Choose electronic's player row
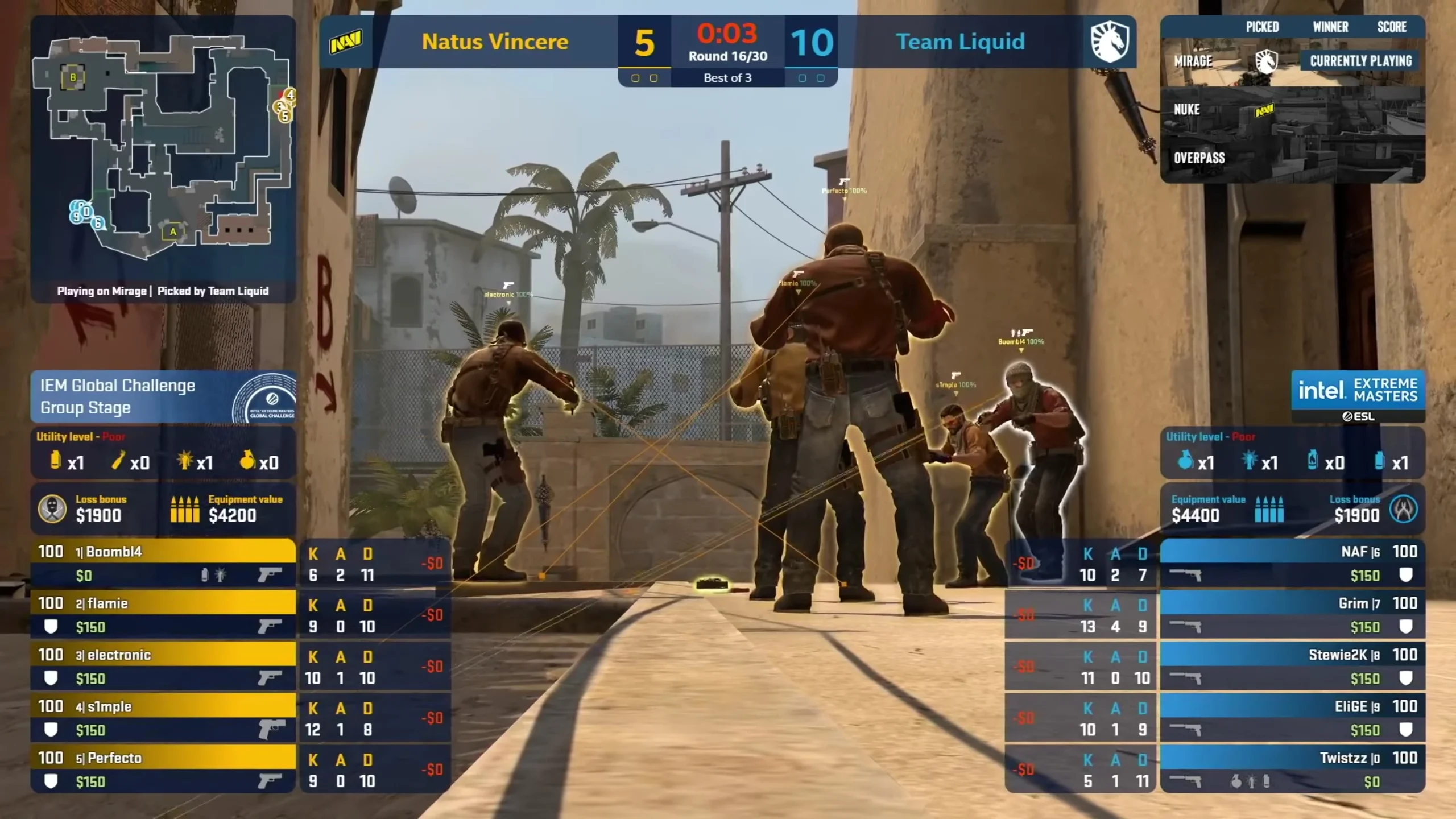1456x819 pixels. tap(163, 666)
